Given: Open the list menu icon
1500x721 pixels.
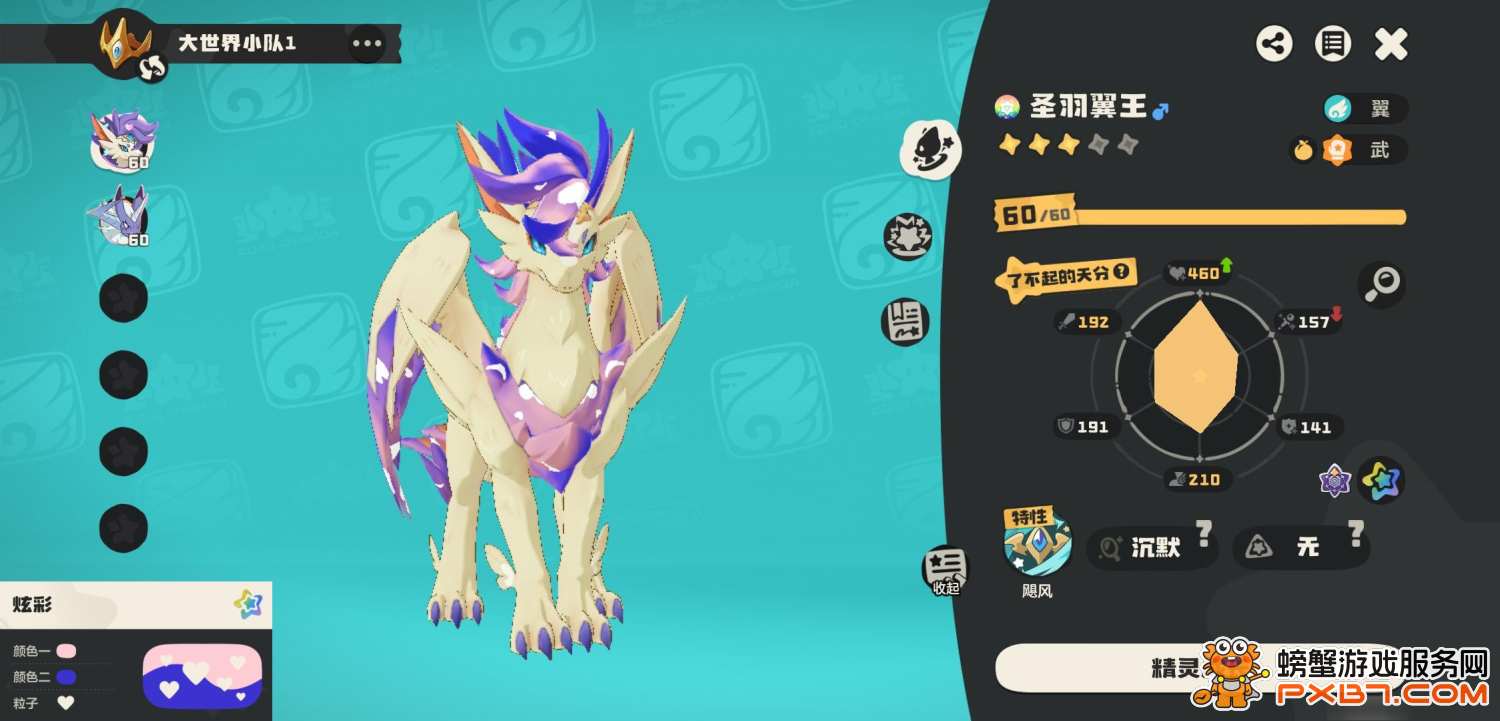Looking at the screenshot, I should (x=1332, y=44).
